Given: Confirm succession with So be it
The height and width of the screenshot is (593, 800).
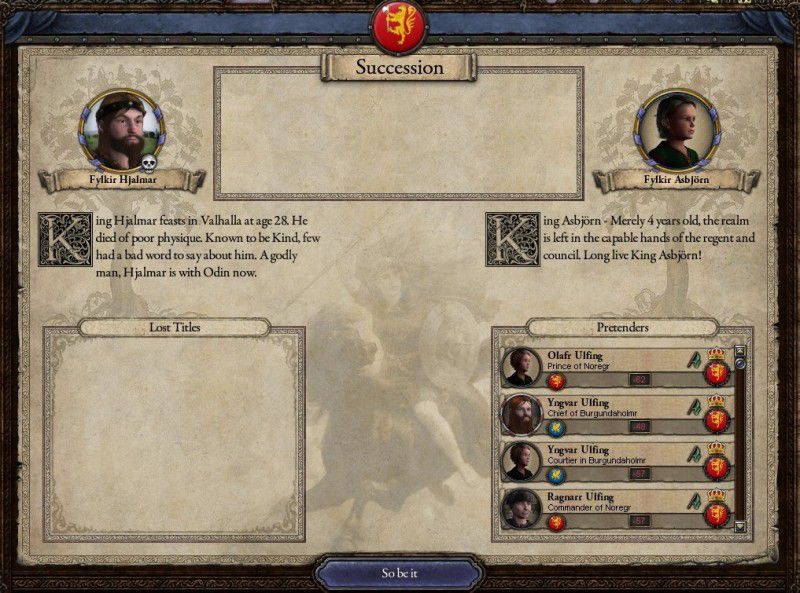Looking at the screenshot, I should (x=399, y=573).
